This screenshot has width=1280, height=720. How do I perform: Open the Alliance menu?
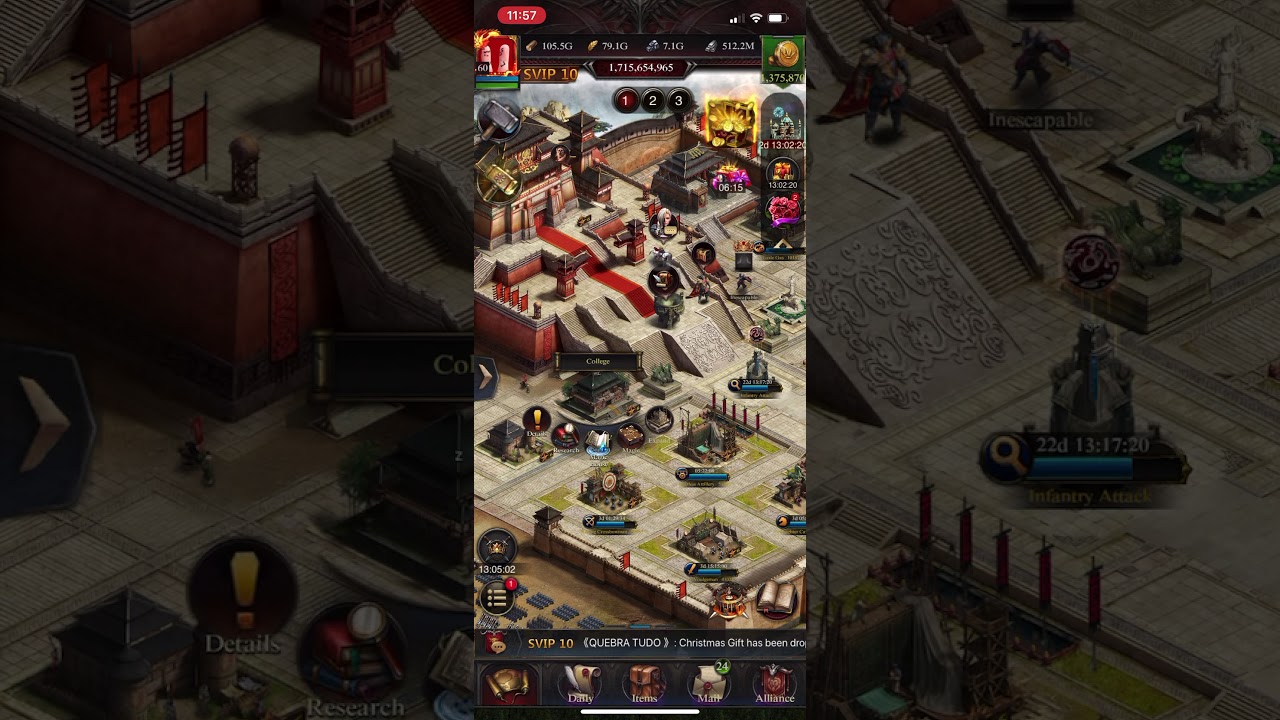(x=774, y=685)
